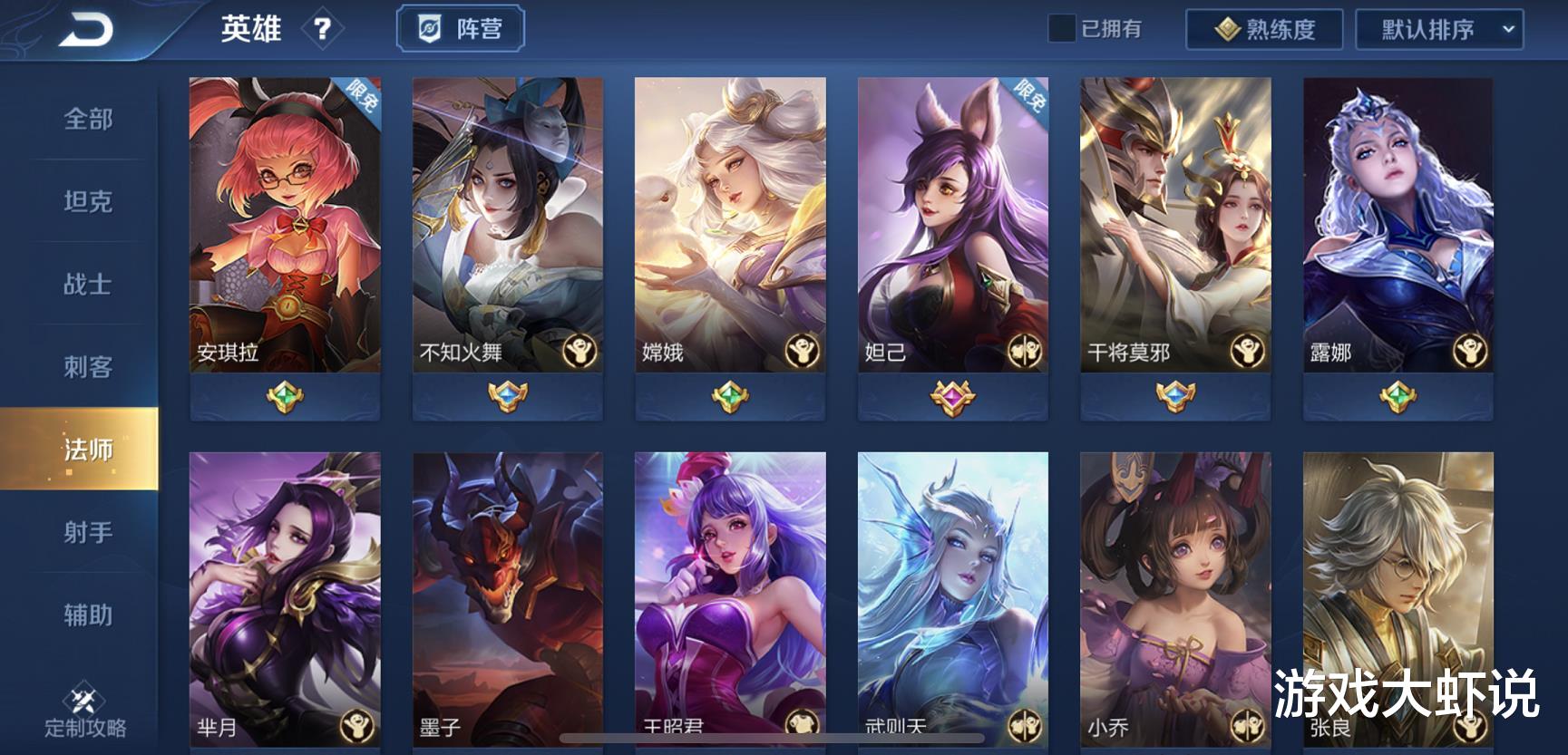This screenshot has height=755, width=1568.
Task: Select 露娜's hero portrait
Action: point(1398,218)
